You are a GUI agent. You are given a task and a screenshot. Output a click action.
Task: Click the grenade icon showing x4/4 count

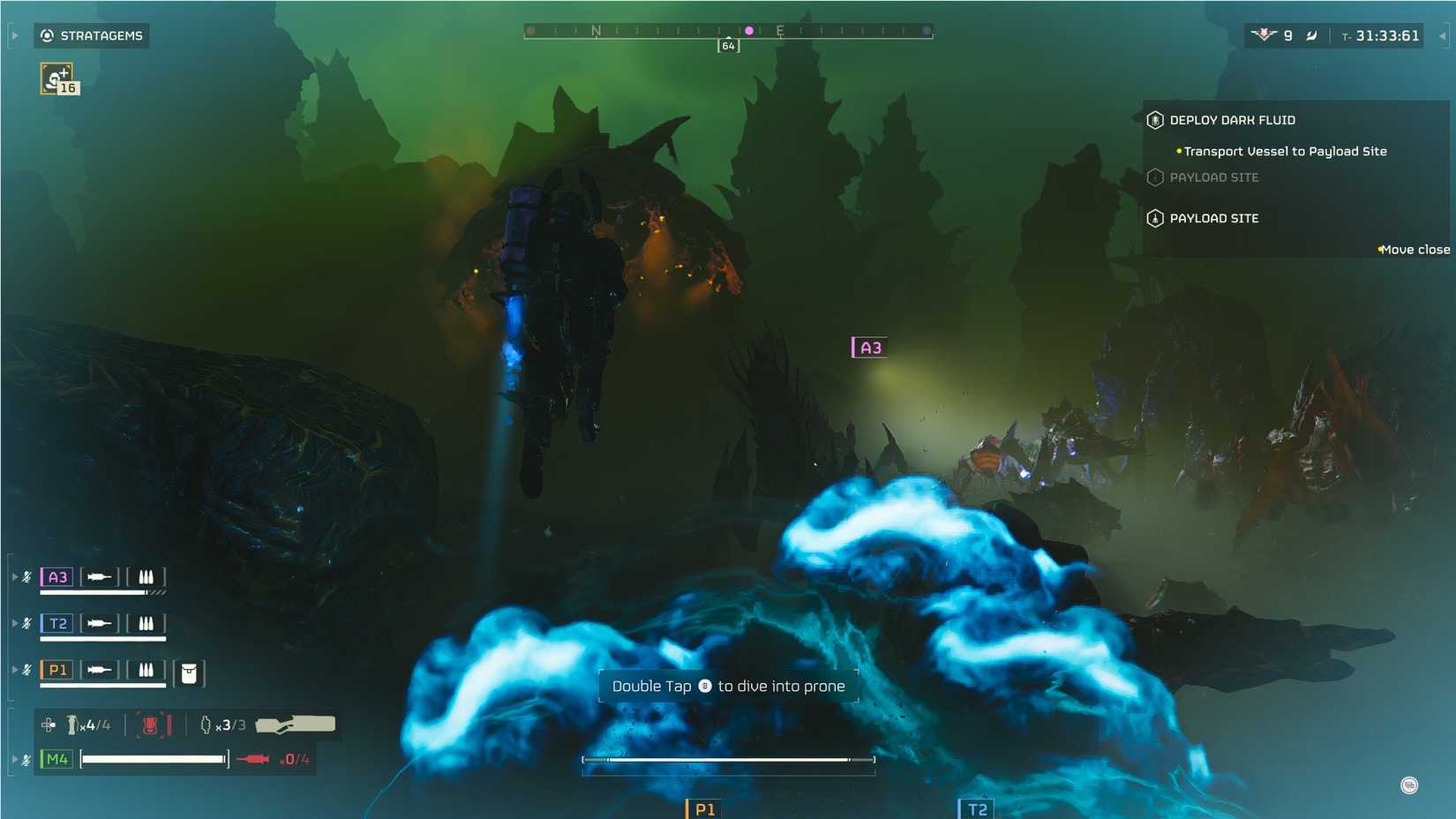pos(71,725)
